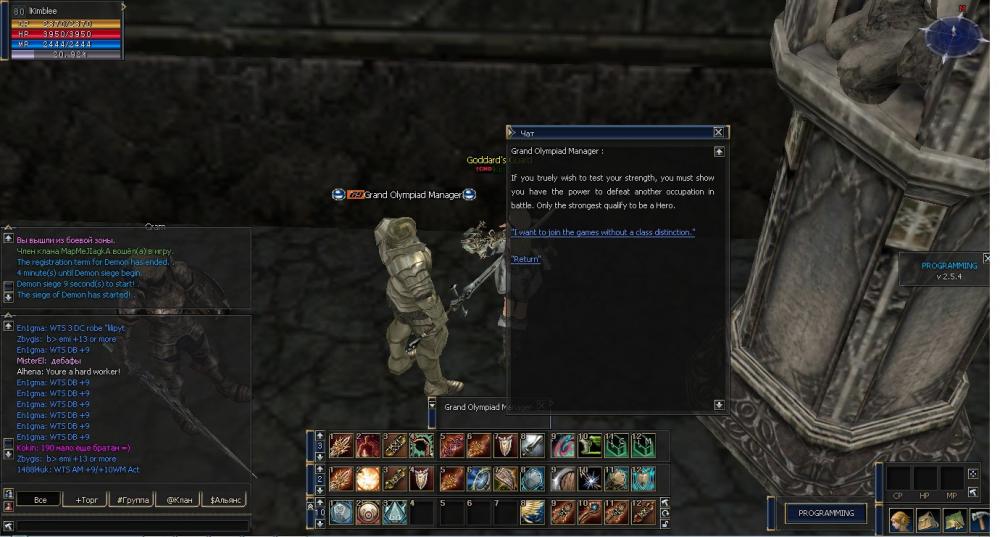
Task: Activate the blue triangle skill on bottom bar
Action: coord(395,512)
